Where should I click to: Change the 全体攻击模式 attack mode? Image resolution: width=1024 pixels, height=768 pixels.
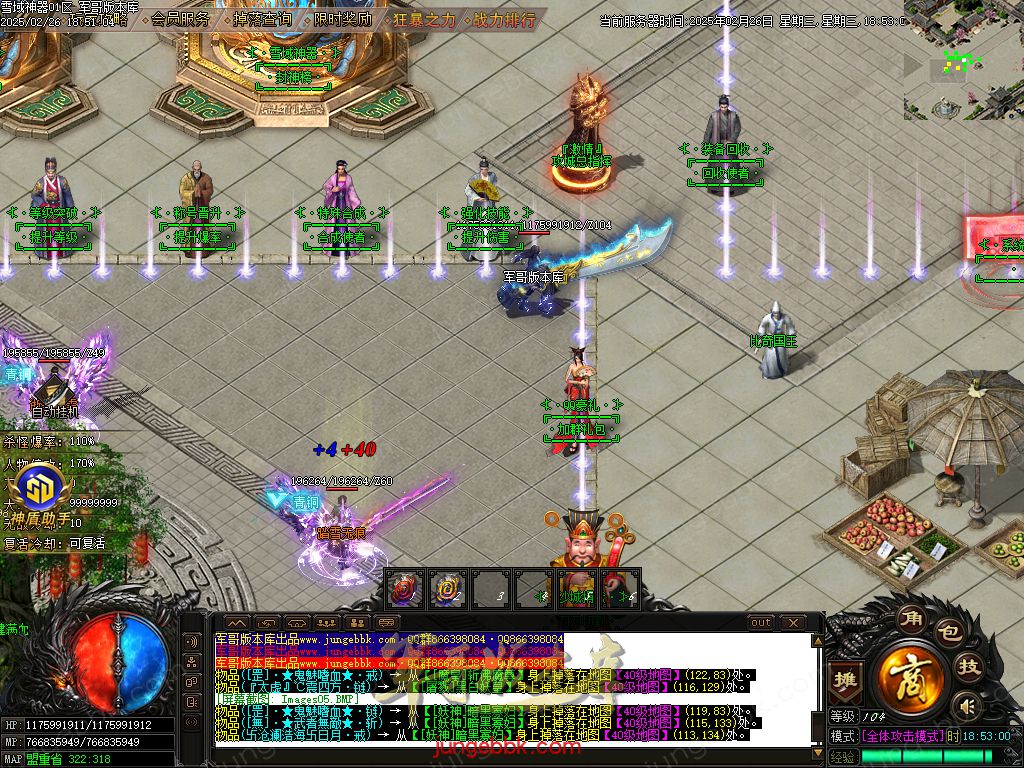(x=899, y=735)
